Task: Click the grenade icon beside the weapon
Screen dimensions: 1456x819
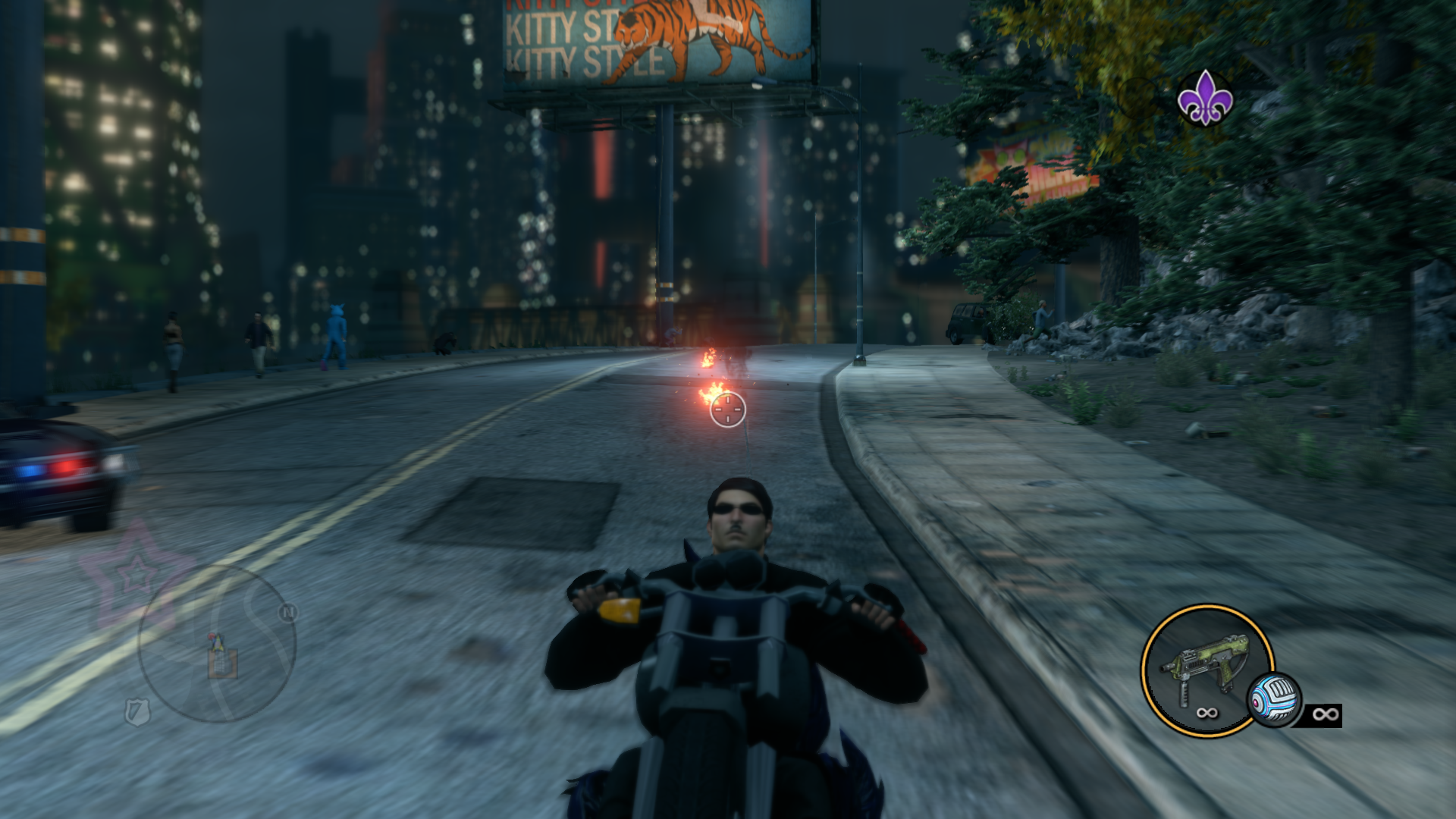Action: (x=1274, y=699)
